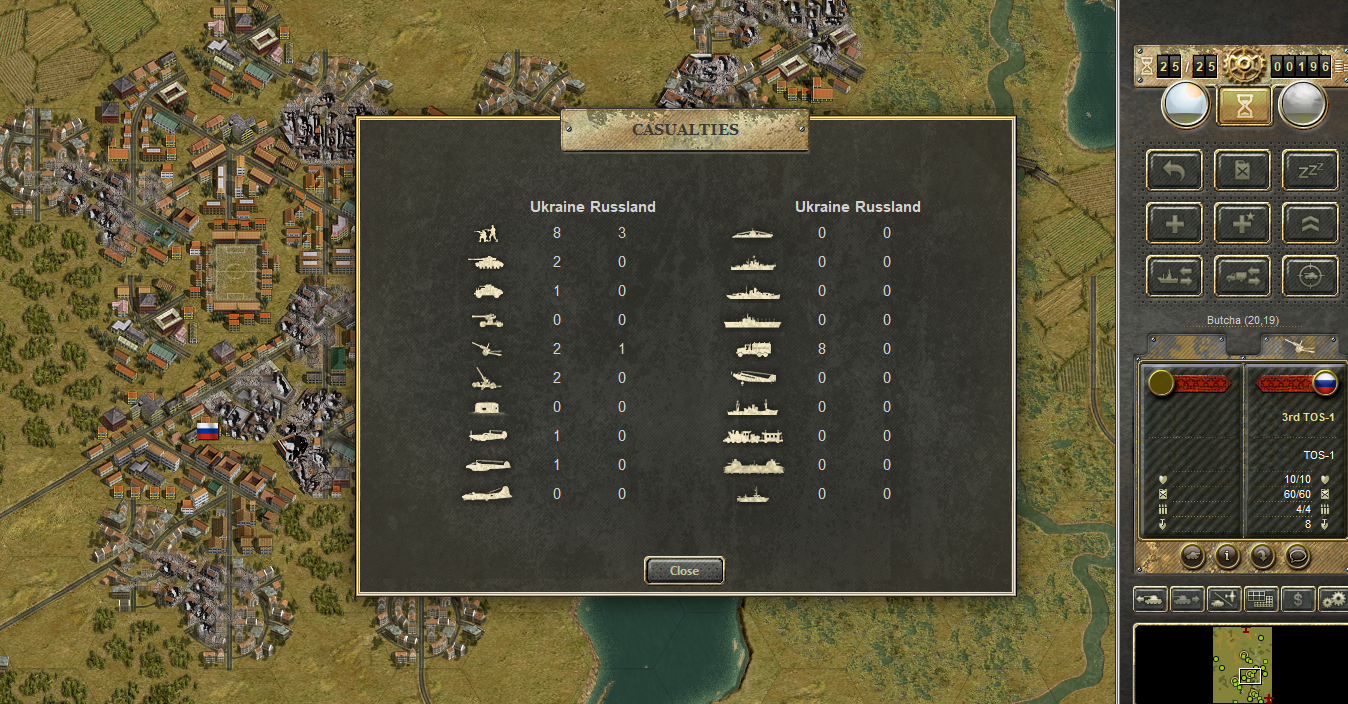Click the round tank icon button

point(1192,556)
